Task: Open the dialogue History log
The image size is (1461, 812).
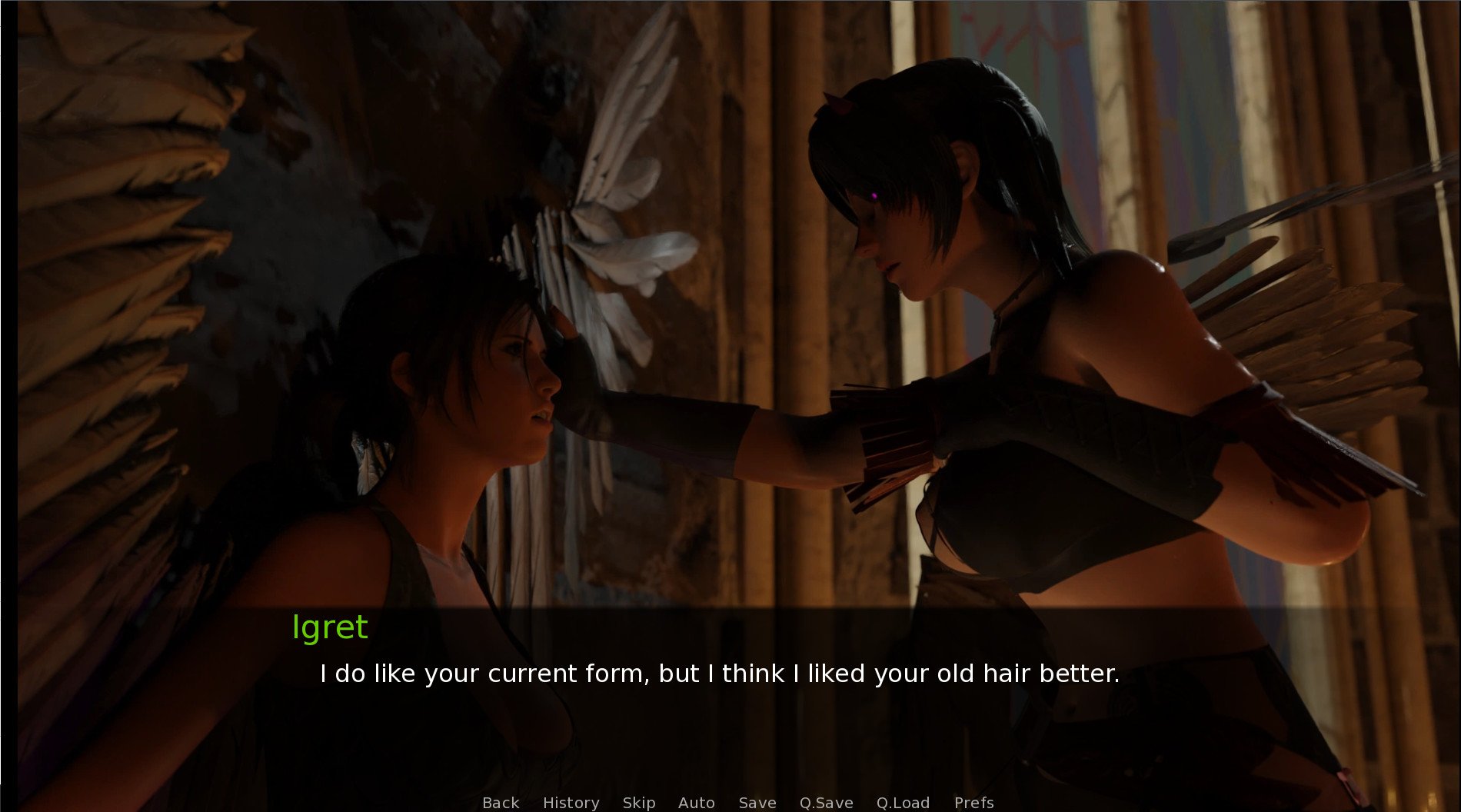Action: 571,803
